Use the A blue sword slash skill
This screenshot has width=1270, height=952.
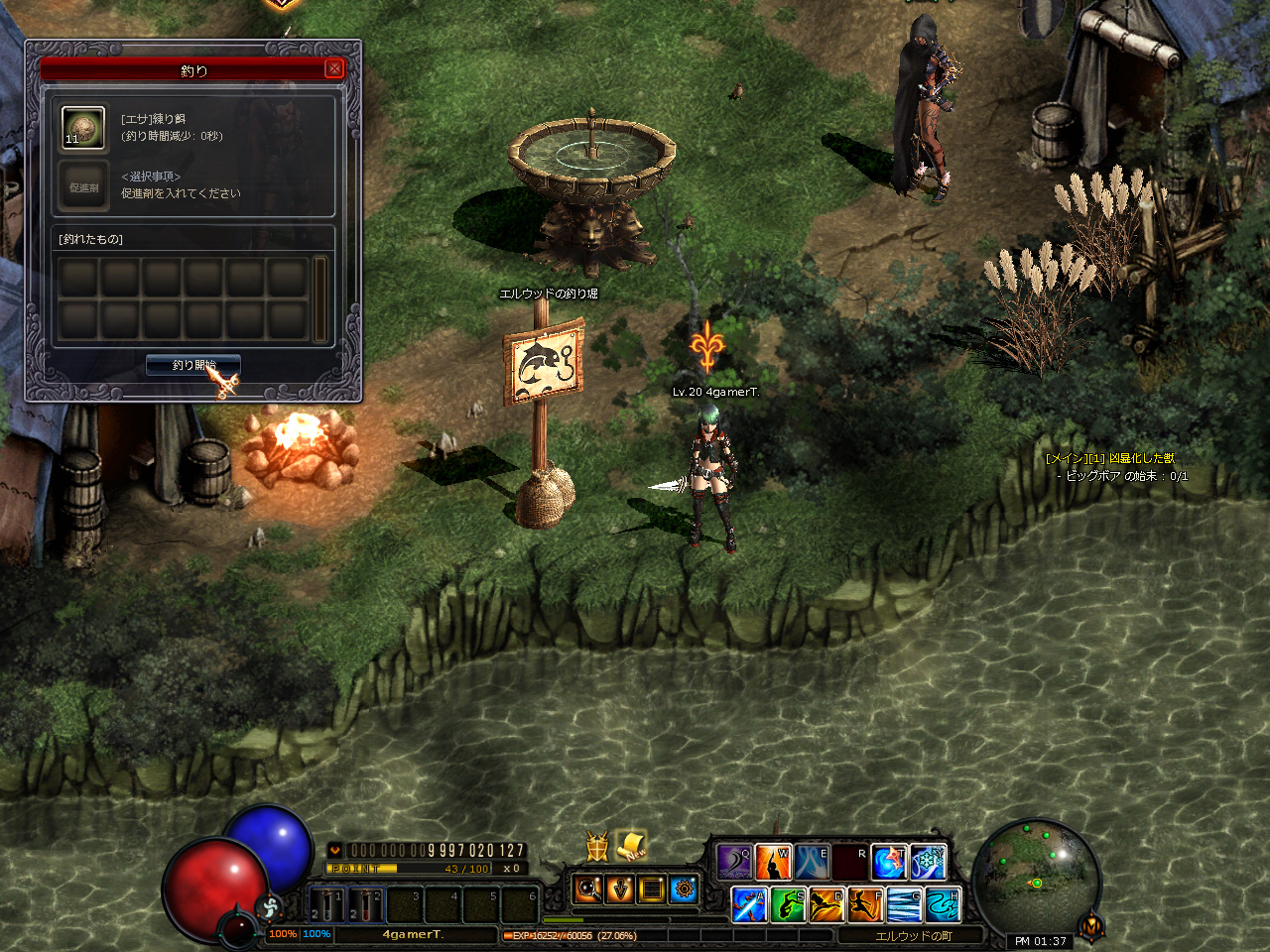click(x=749, y=904)
